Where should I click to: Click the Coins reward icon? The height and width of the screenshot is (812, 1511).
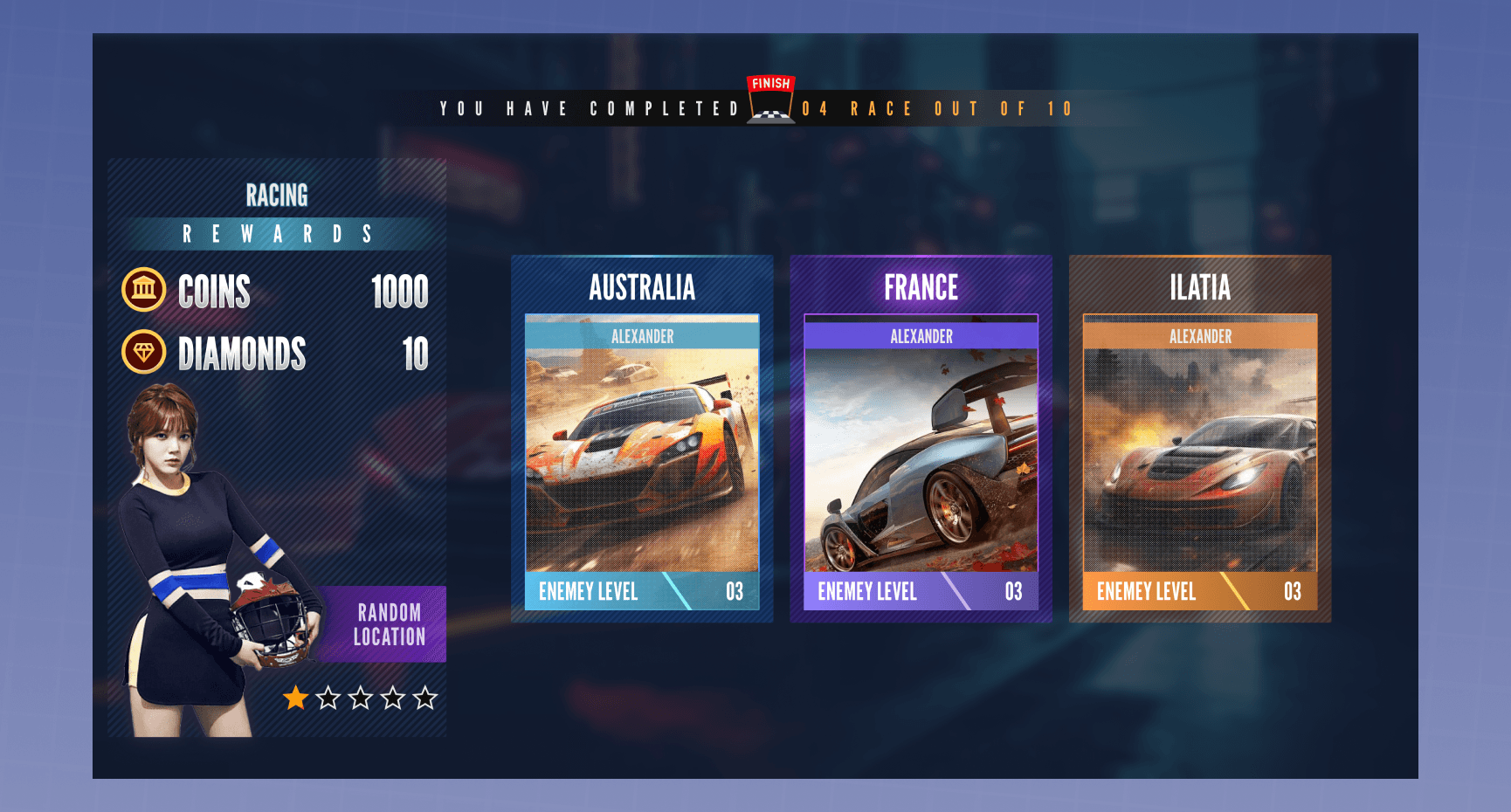pyautogui.click(x=144, y=290)
